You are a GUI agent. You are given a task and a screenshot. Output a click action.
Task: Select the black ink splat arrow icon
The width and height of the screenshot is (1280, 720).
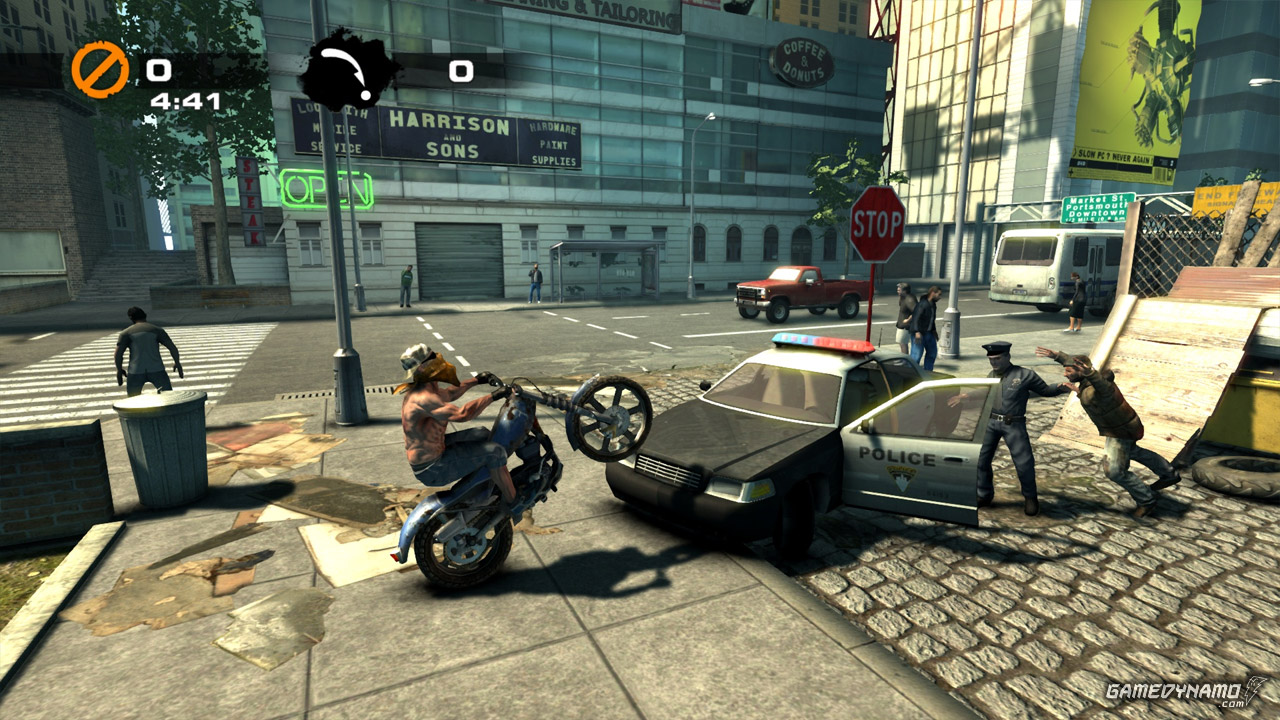pyautogui.click(x=348, y=70)
